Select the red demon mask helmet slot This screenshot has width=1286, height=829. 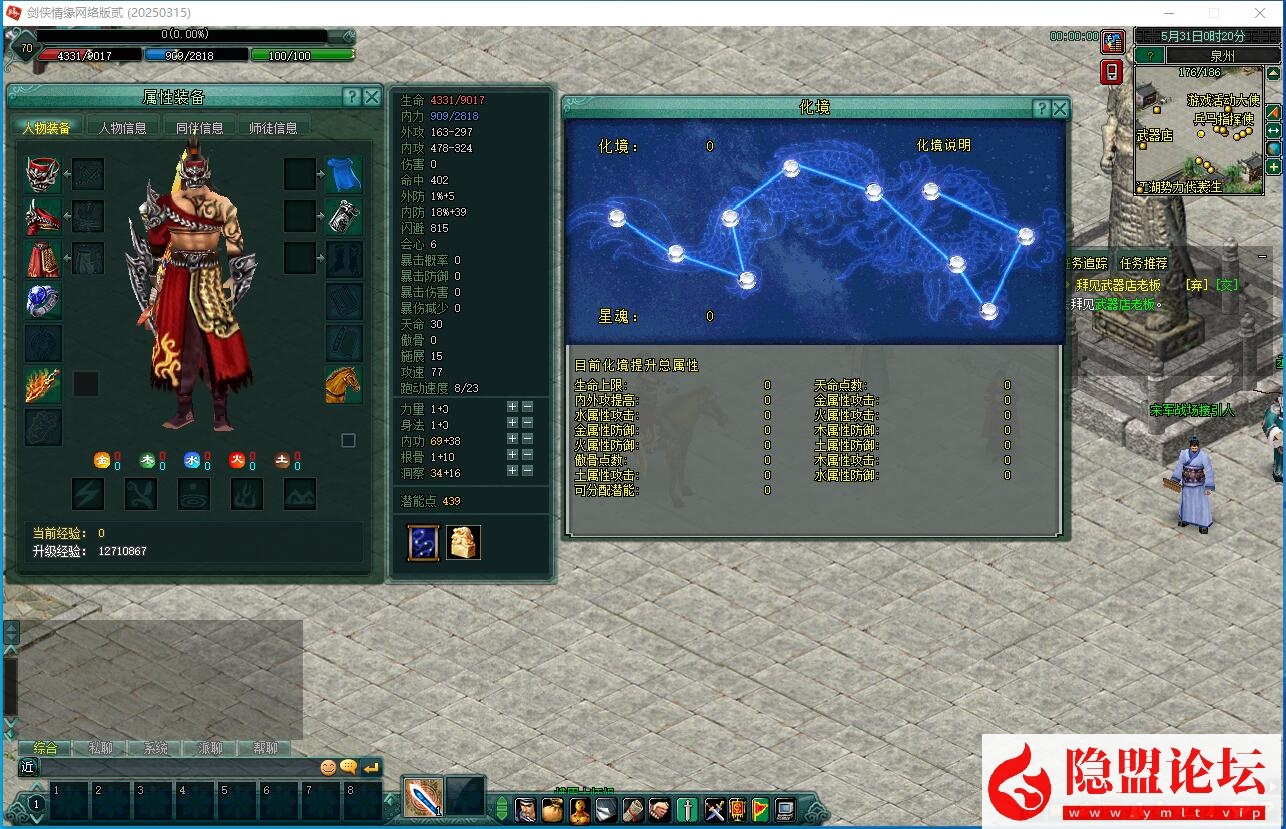click(43, 174)
